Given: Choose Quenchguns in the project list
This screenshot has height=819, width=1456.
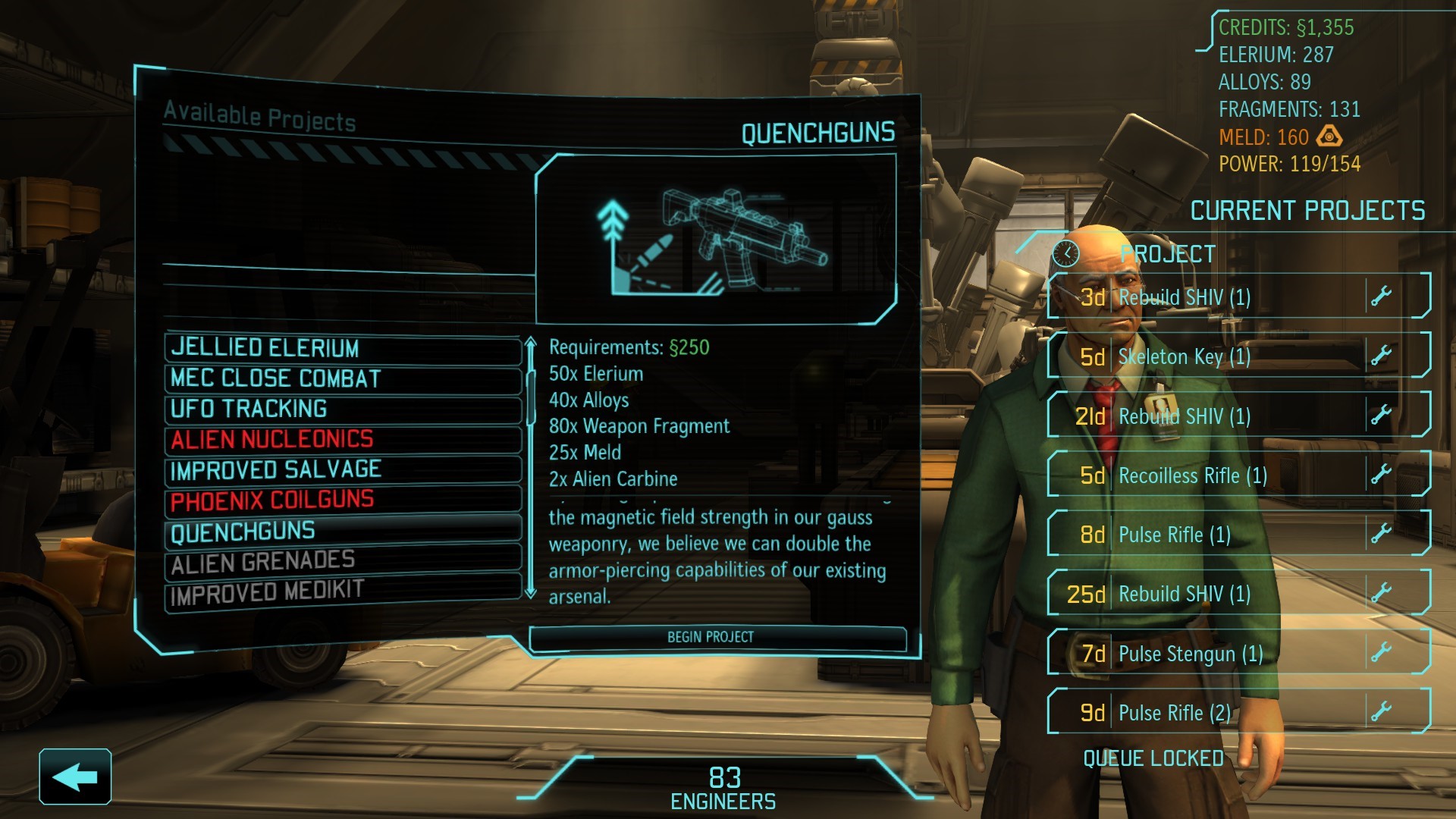Looking at the screenshot, I should 343,532.
